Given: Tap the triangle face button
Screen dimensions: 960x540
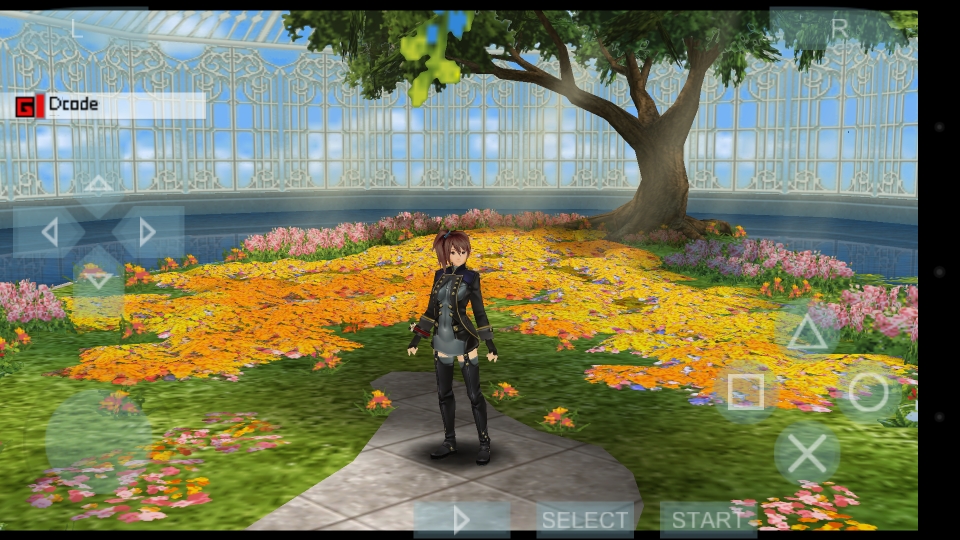Looking at the screenshot, I should pos(807,333).
